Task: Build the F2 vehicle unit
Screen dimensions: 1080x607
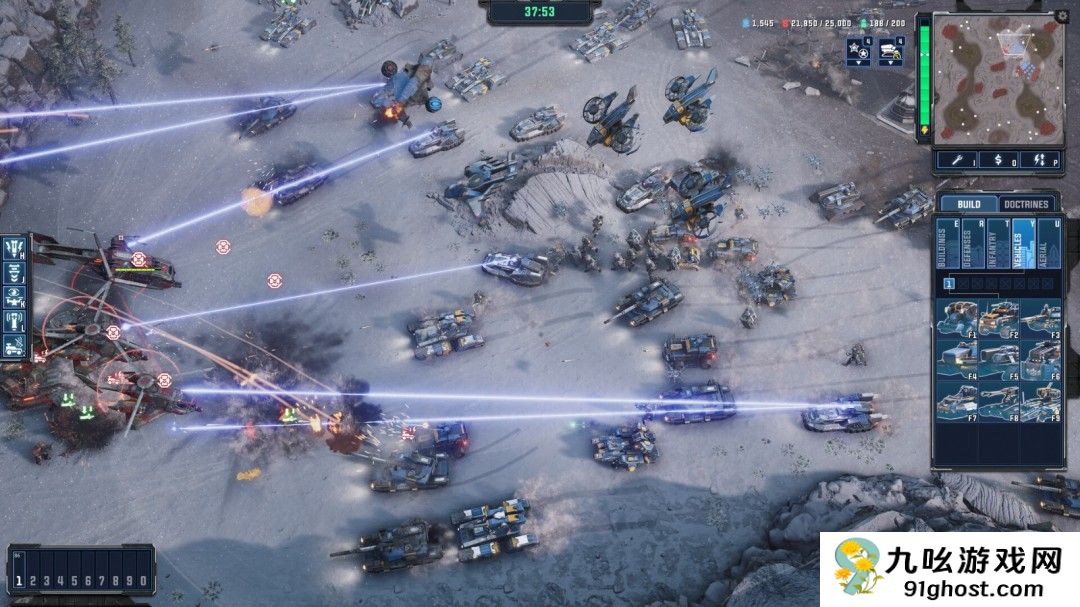Action: click(999, 318)
